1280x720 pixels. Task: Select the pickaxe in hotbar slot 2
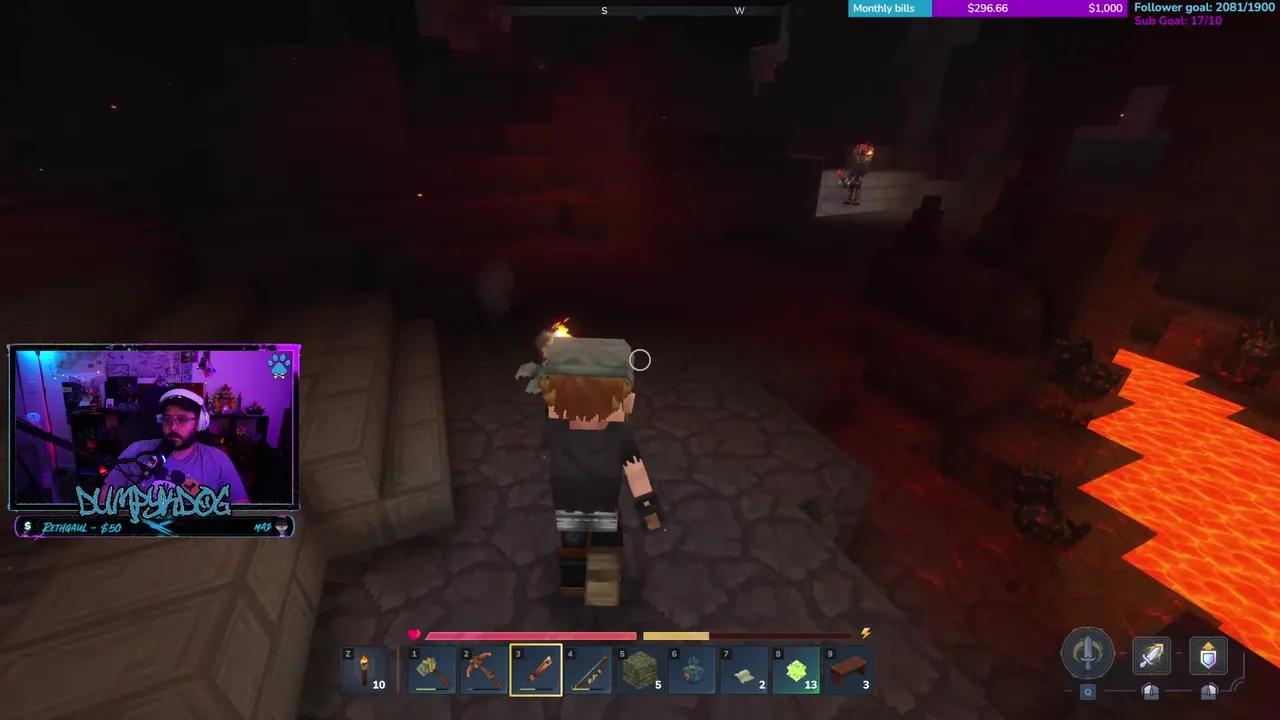tap(483, 668)
